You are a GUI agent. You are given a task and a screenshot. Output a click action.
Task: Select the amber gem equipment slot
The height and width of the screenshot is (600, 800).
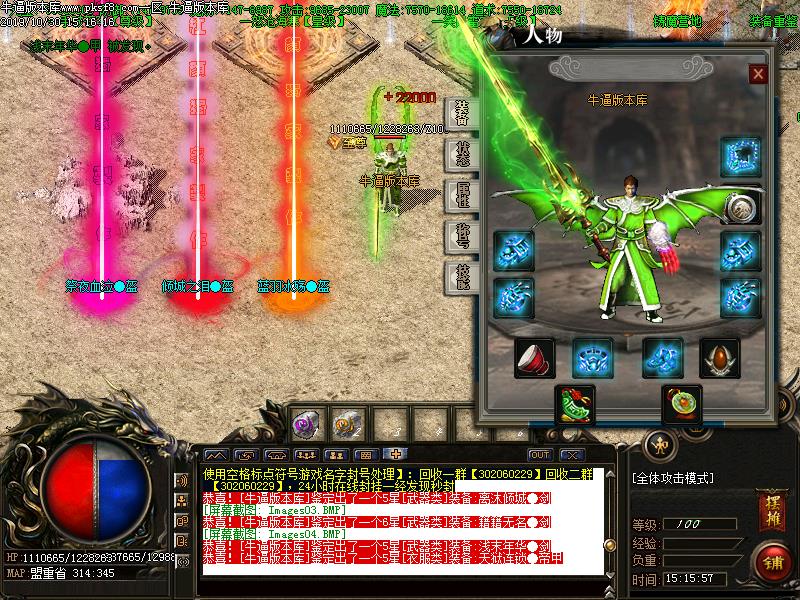coord(719,357)
